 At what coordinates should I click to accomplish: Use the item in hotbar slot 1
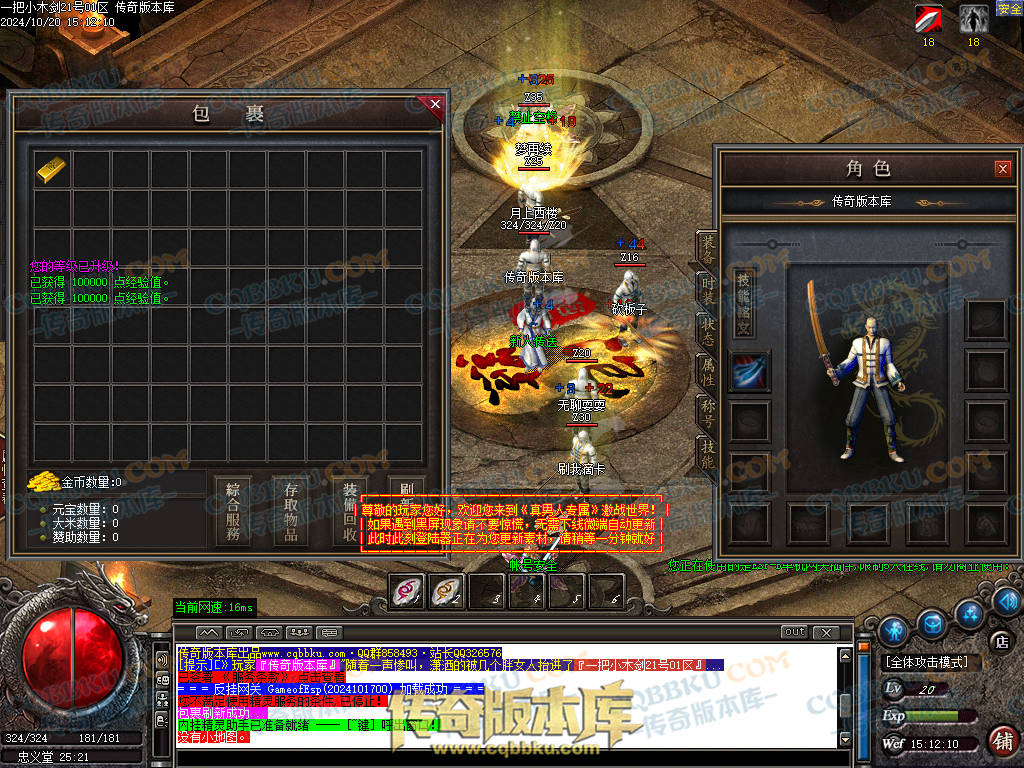click(x=407, y=592)
